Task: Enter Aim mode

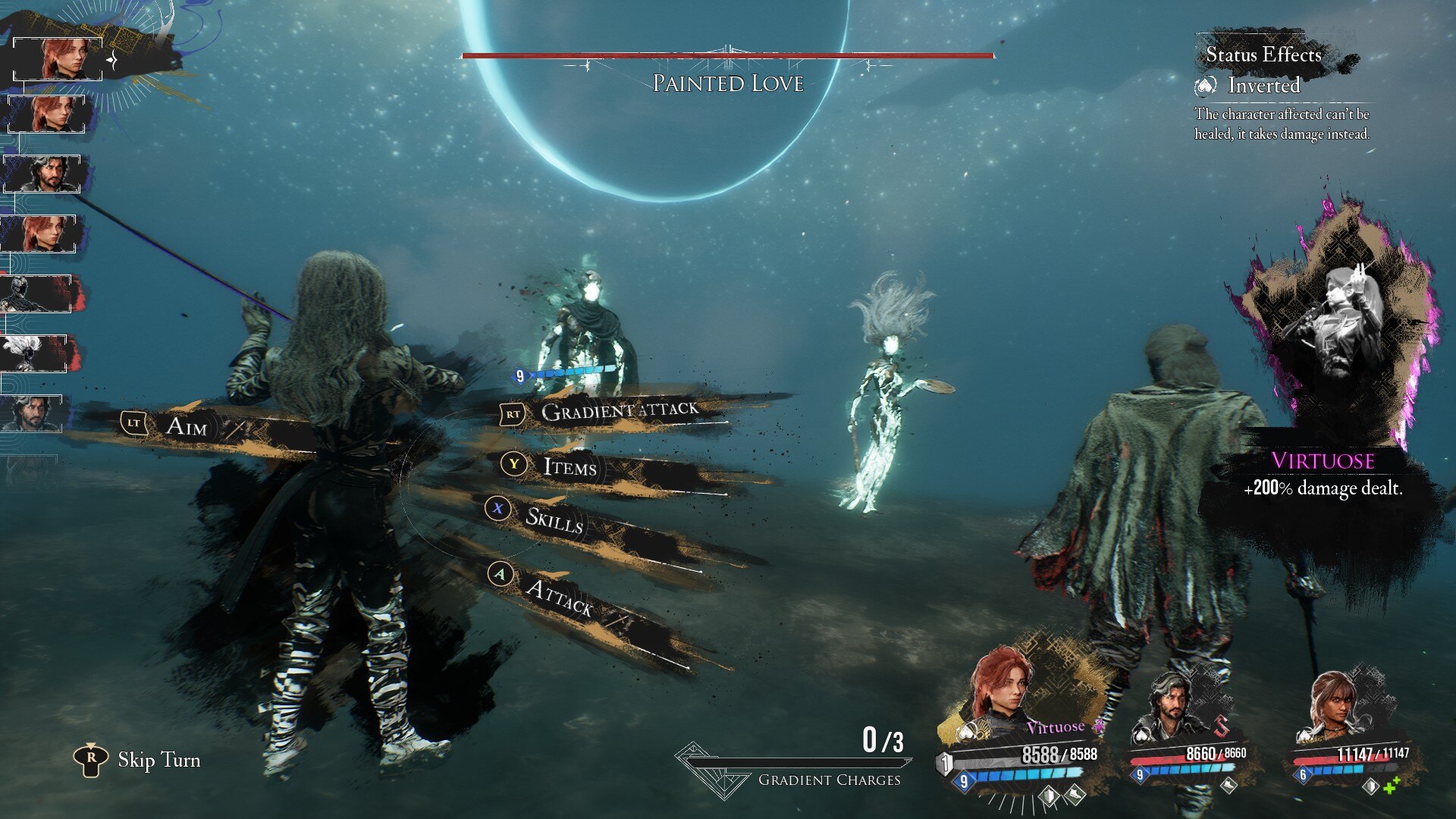Action: (x=186, y=426)
